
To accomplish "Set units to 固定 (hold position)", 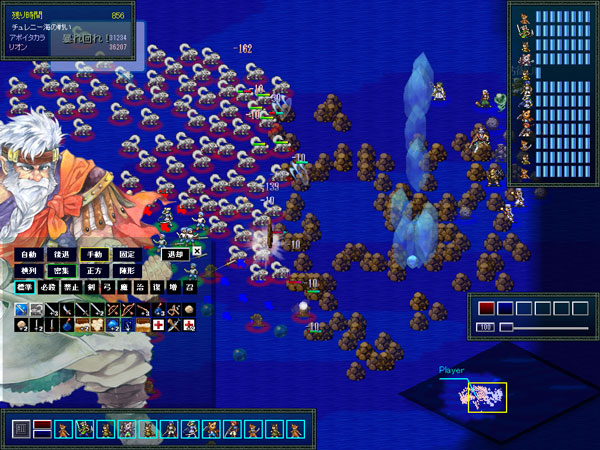I will click(x=126, y=254).
